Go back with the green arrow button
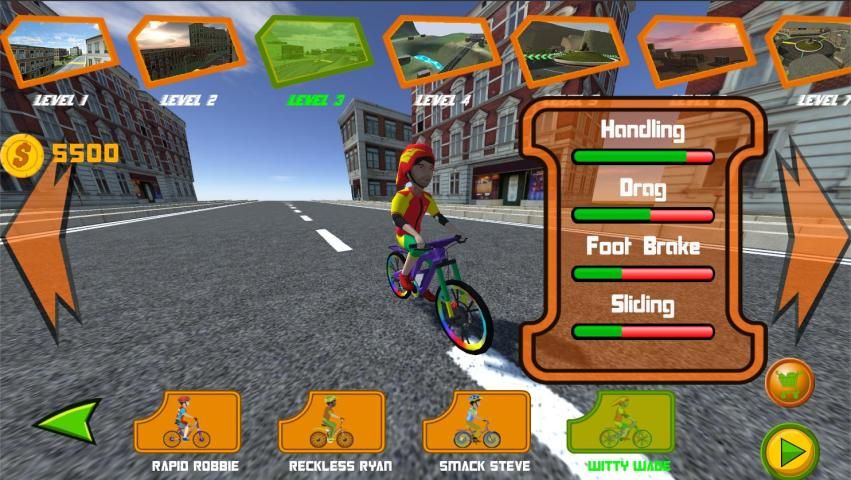This screenshot has width=851, height=480. (x=68, y=421)
